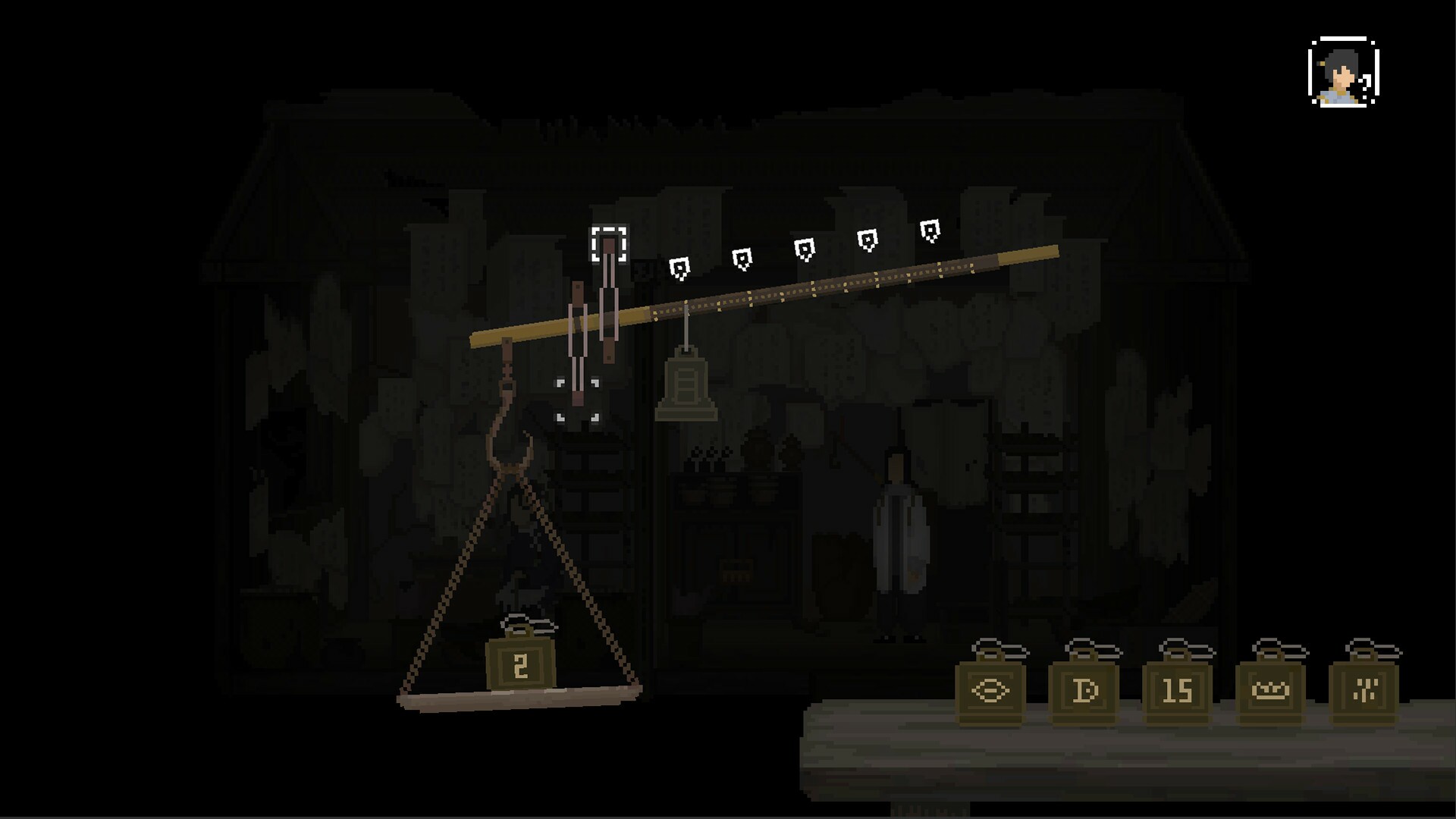Select the rightmost shield marker on the beam

click(x=931, y=229)
